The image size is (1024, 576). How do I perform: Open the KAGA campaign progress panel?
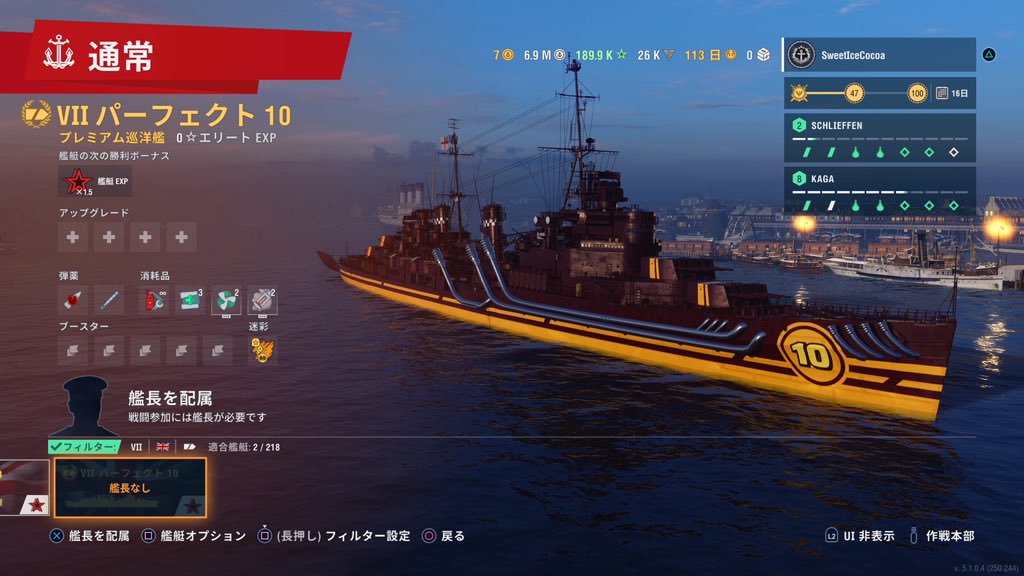point(879,191)
